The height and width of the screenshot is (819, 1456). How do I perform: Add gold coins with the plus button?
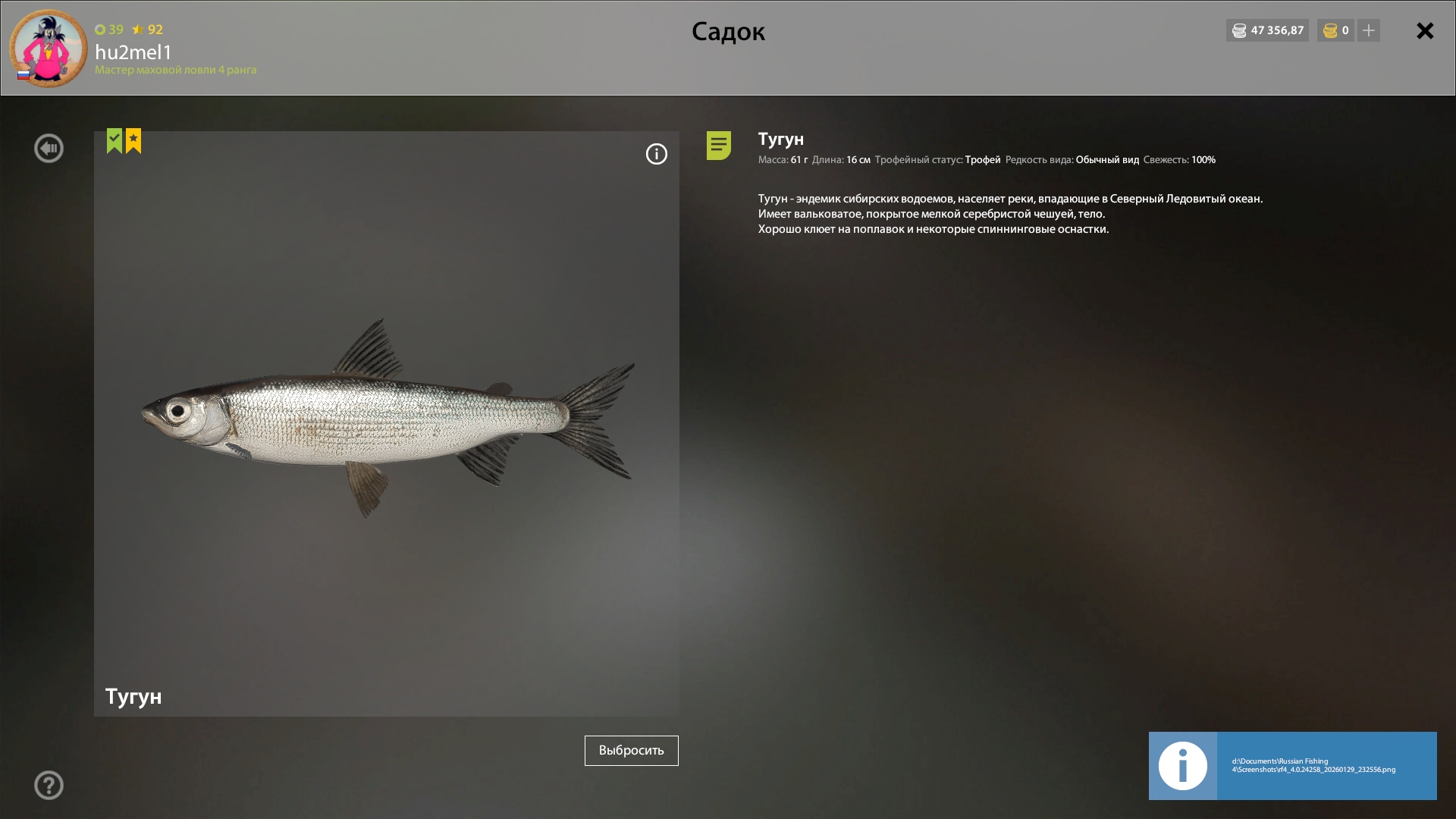[x=1369, y=31]
